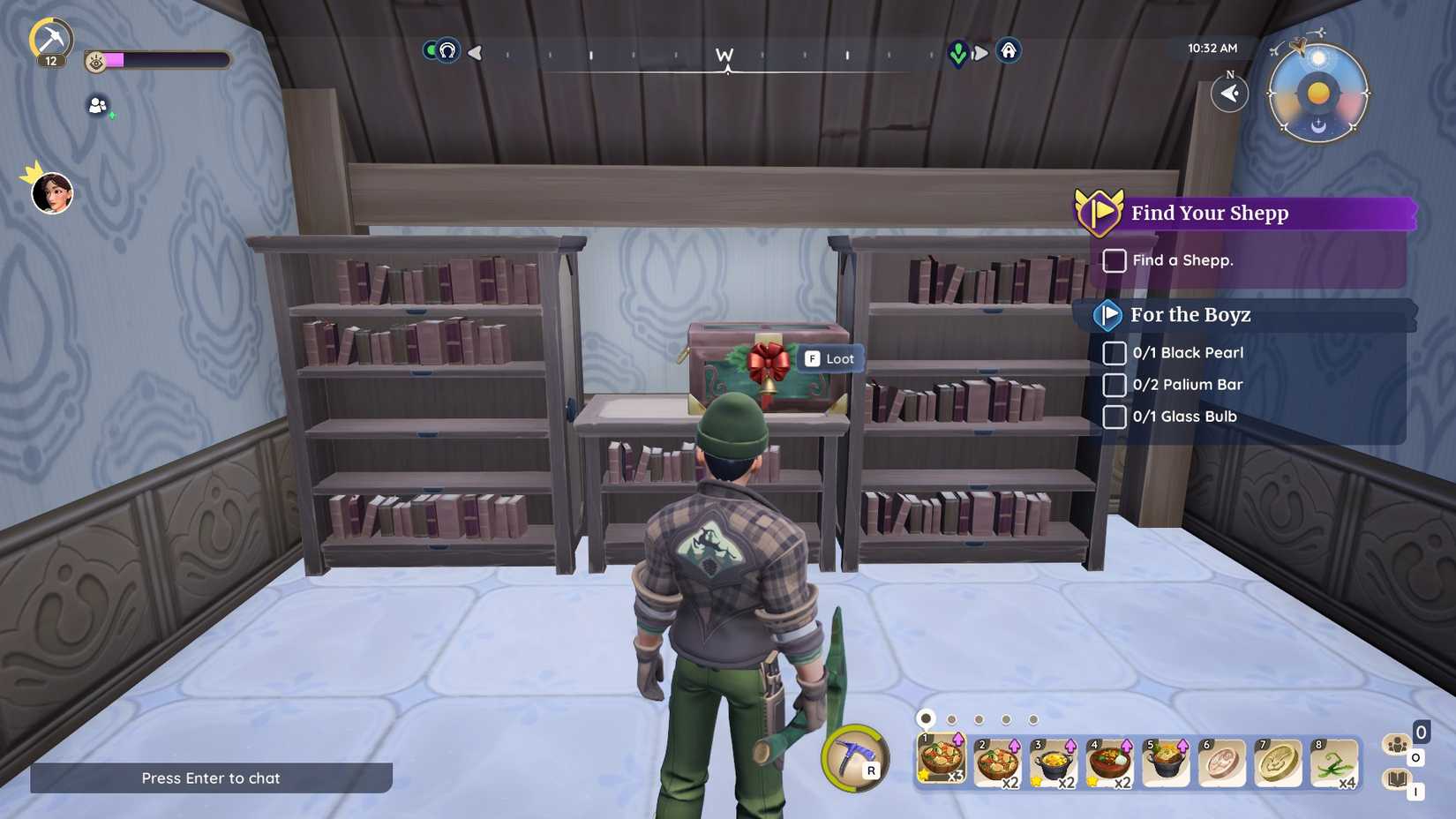1456x819 pixels.
Task: Check the Find a Shepp objective box
Action: 1114,260
